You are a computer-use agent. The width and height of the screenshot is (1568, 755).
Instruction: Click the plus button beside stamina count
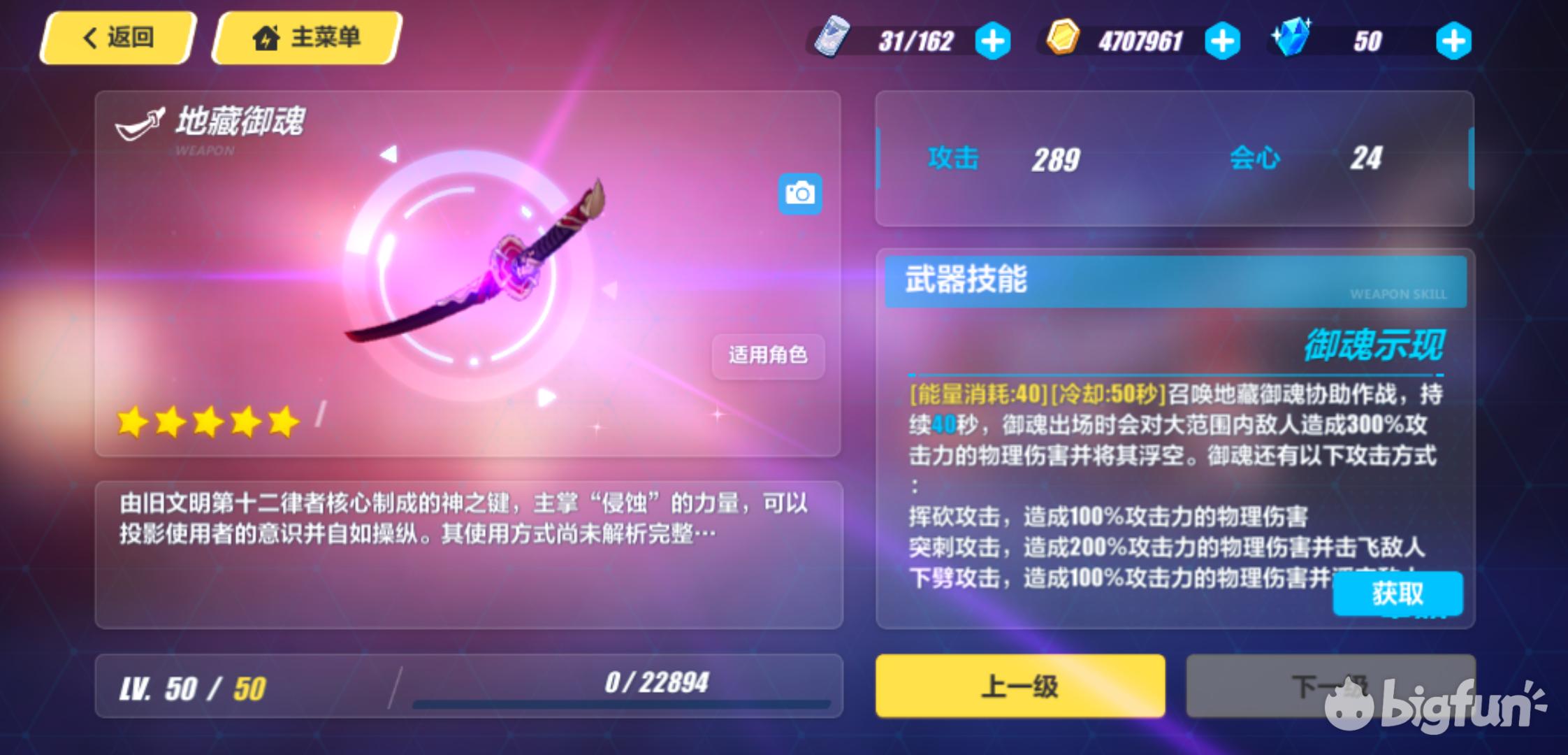point(993,41)
